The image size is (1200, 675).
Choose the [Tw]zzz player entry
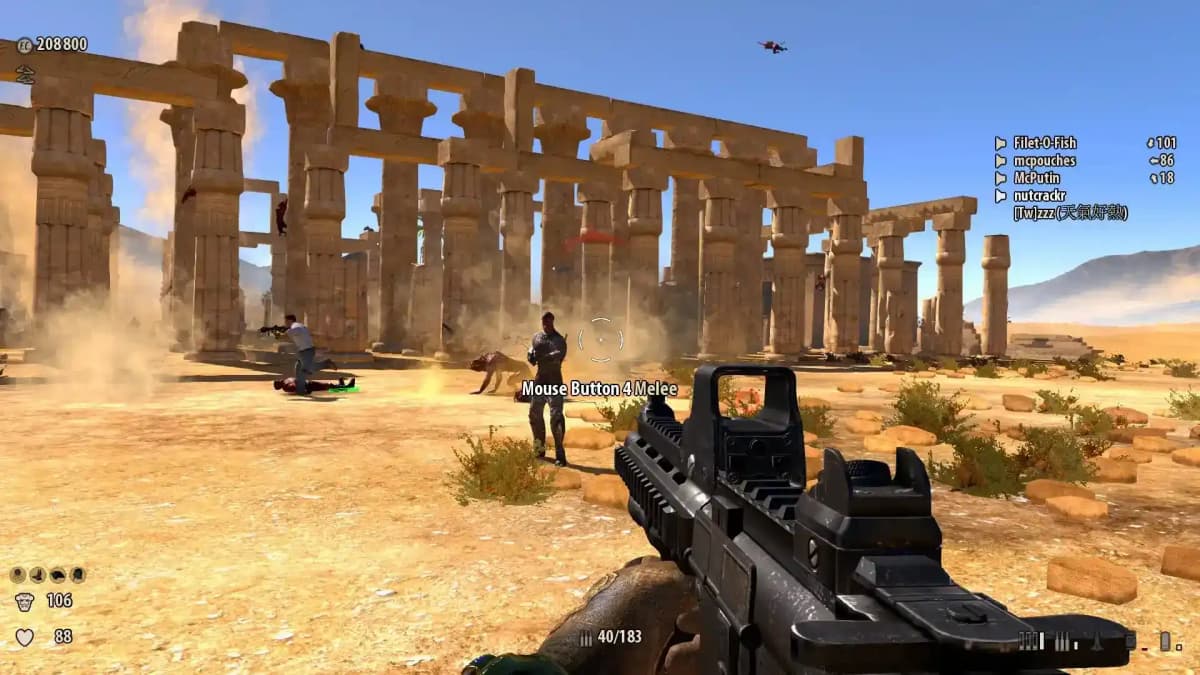coord(1070,213)
